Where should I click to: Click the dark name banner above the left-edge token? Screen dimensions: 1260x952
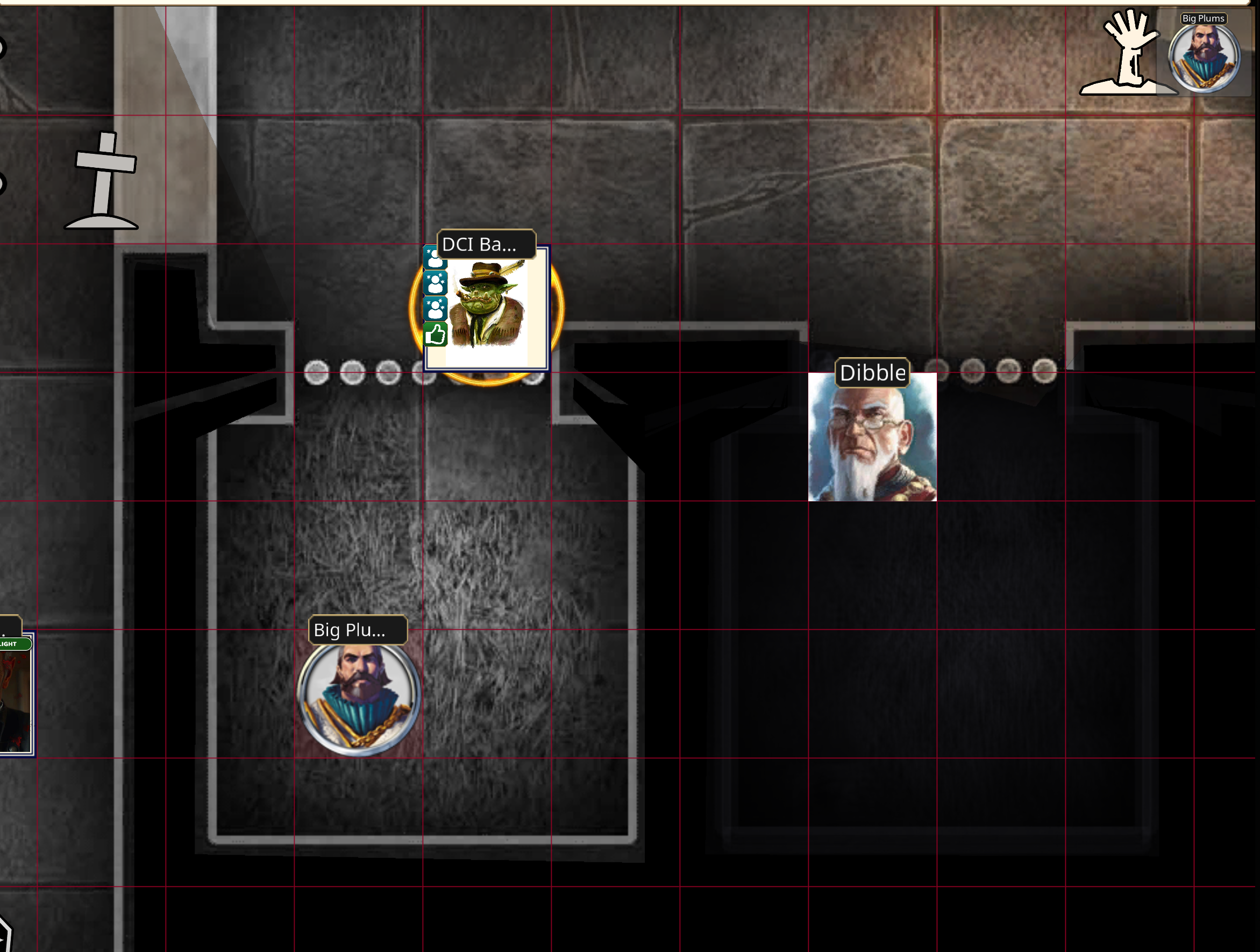click(10, 624)
